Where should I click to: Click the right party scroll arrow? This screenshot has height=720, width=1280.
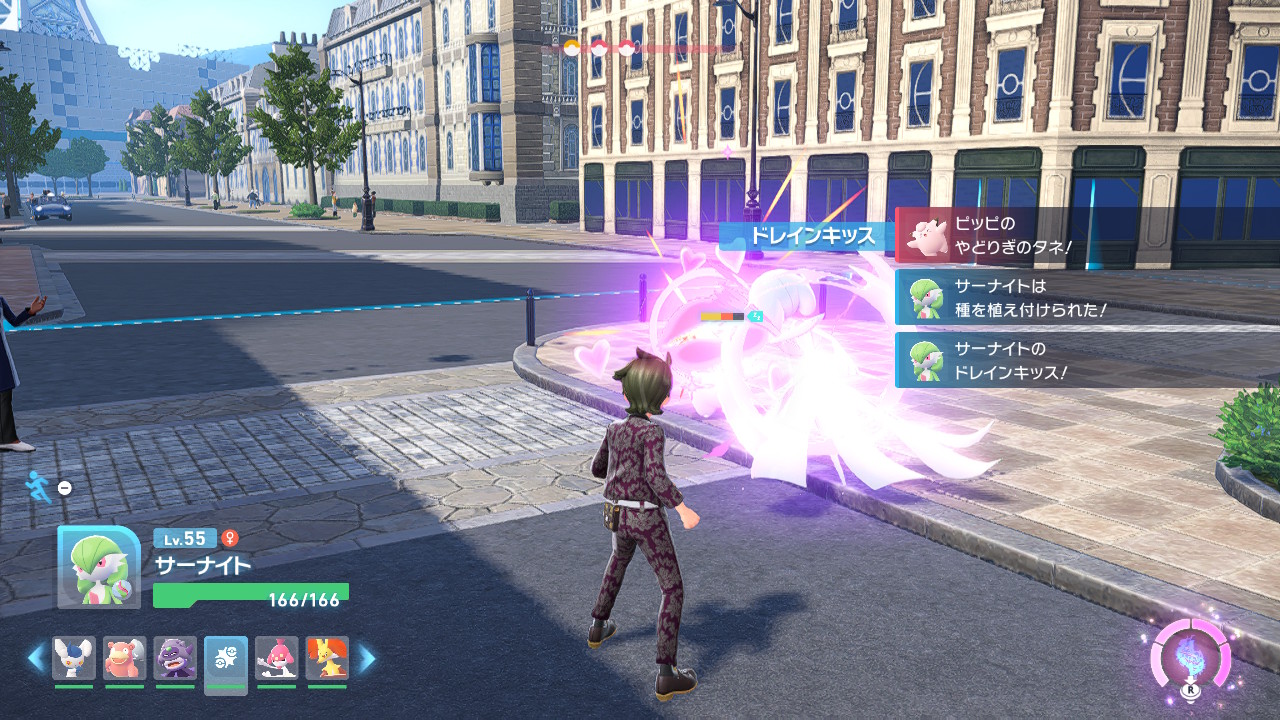coord(367,658)
